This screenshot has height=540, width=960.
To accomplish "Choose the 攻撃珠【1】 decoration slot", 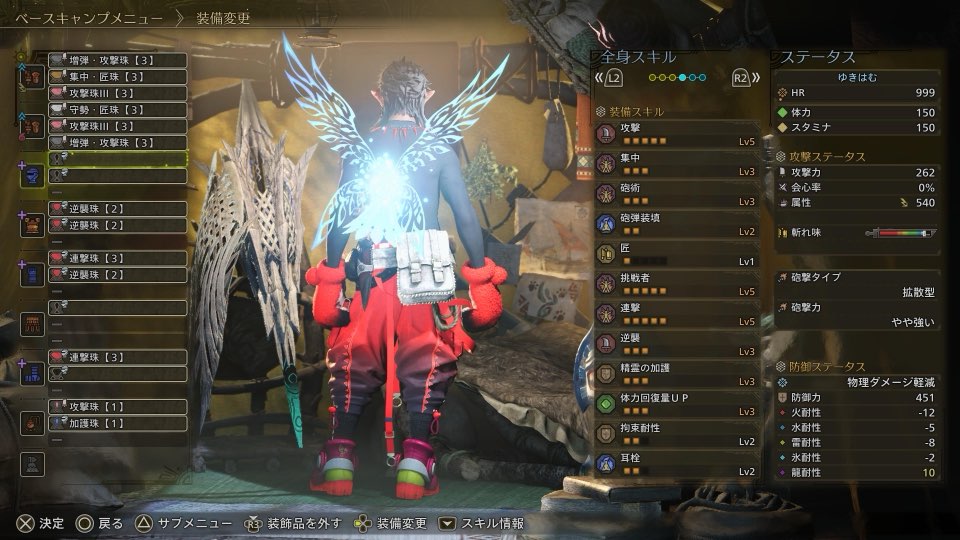I will [x=117, y=407].
